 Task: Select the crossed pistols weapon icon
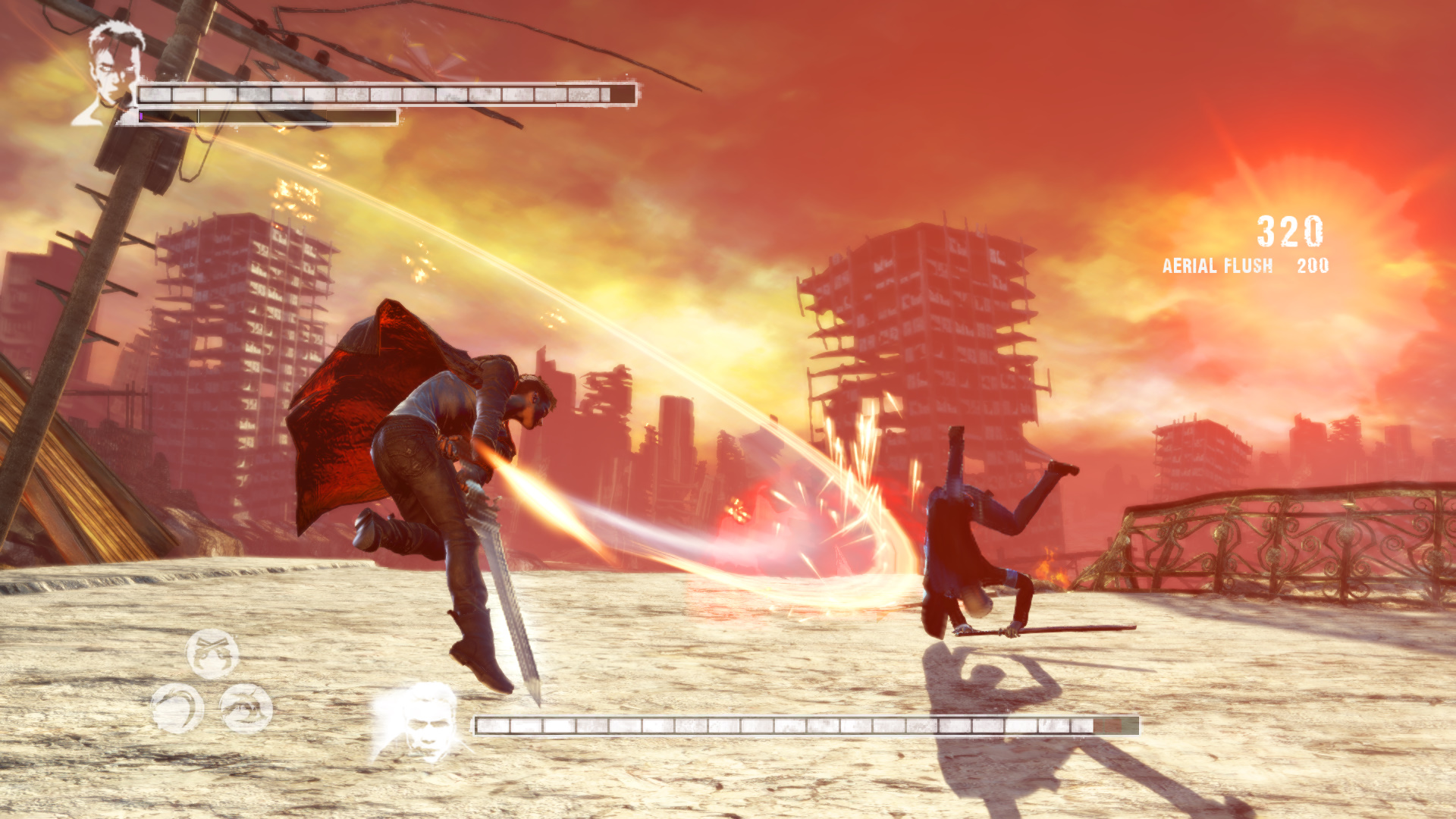[x=212, y=654]
